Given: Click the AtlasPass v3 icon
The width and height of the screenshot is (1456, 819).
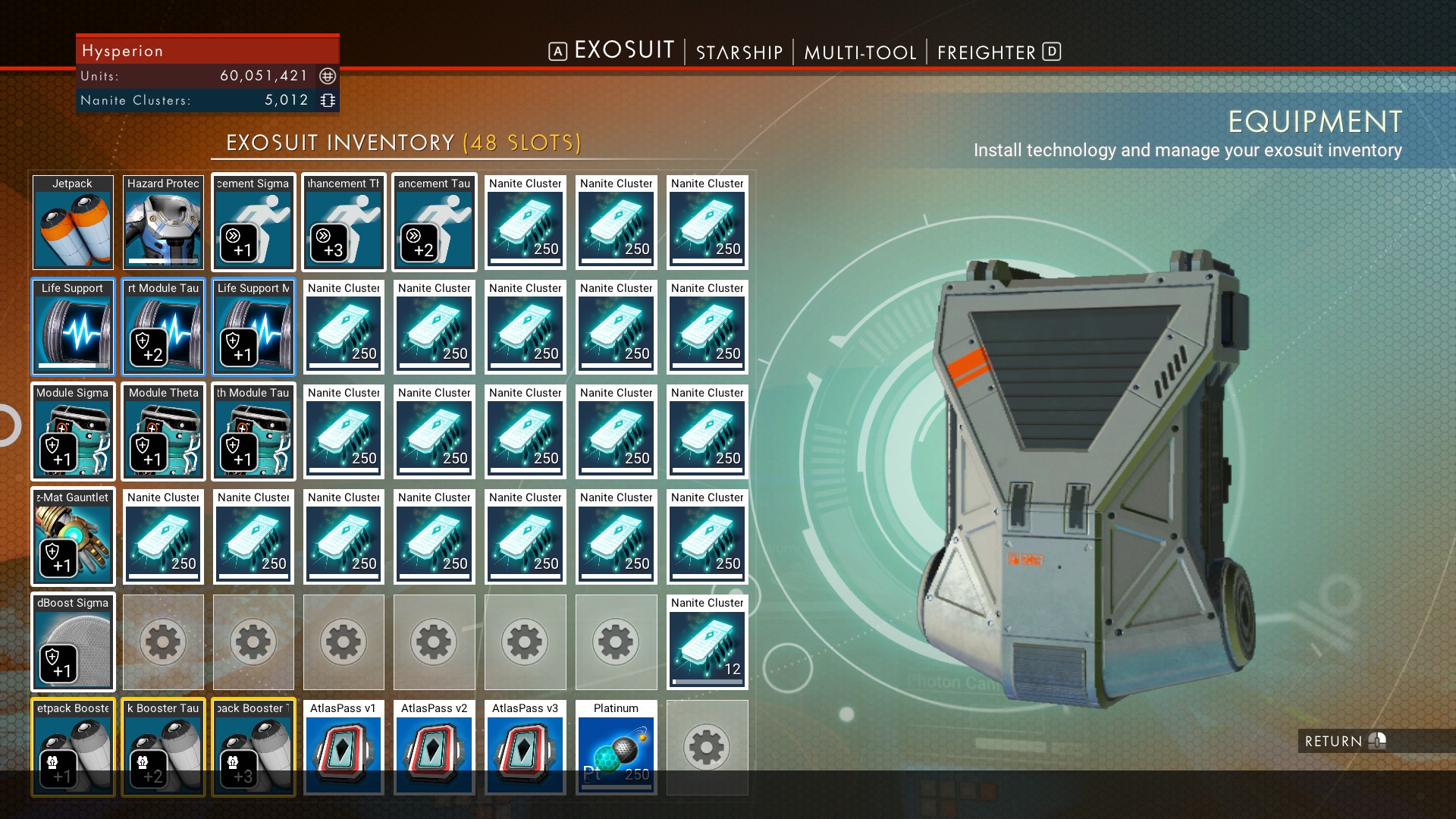Looking at the screenshot, I should 525,747.
